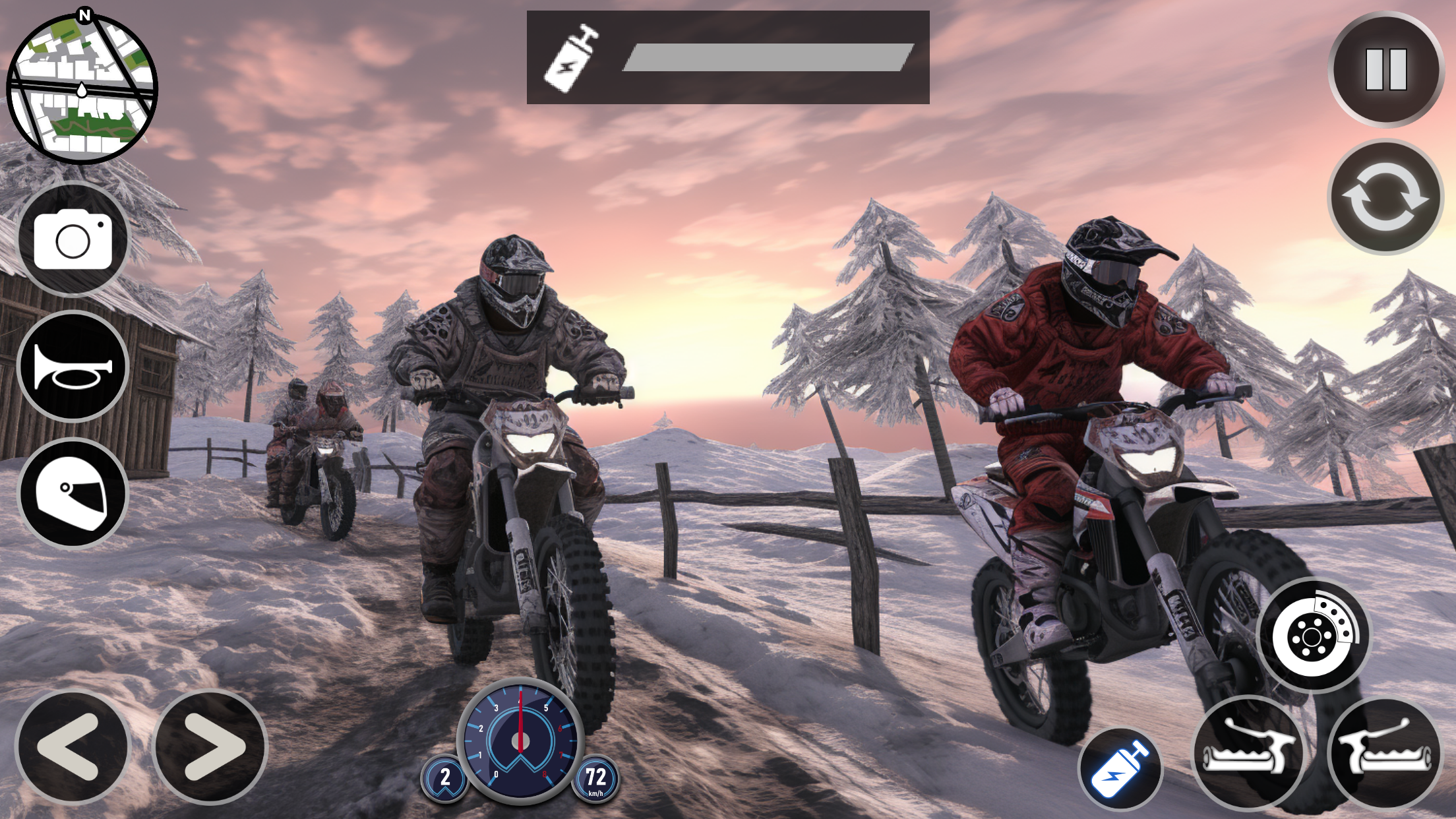Steer right with the right arrow
1456x819 pixels.
click(x=210, y=746)
